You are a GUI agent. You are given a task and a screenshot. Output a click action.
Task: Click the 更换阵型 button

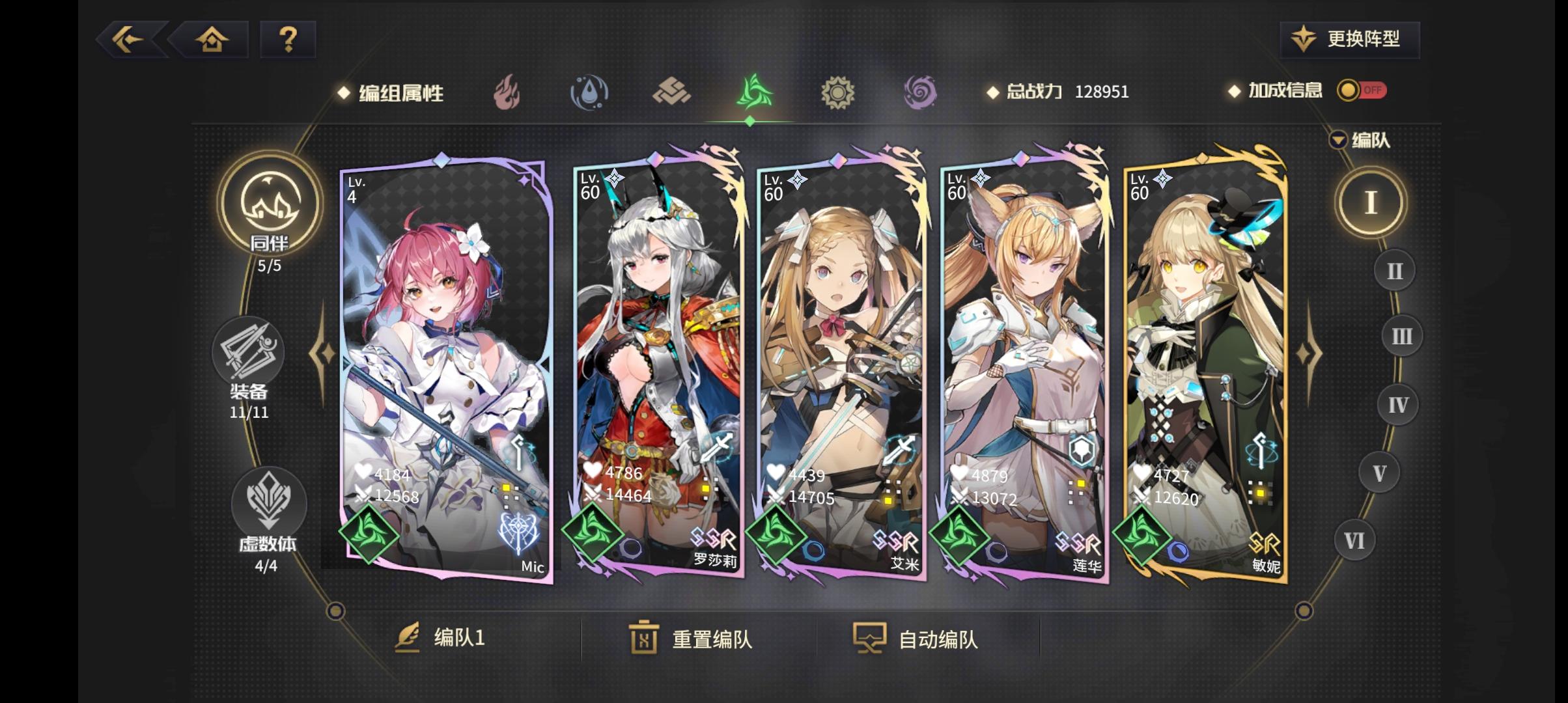coord(1349,39)
